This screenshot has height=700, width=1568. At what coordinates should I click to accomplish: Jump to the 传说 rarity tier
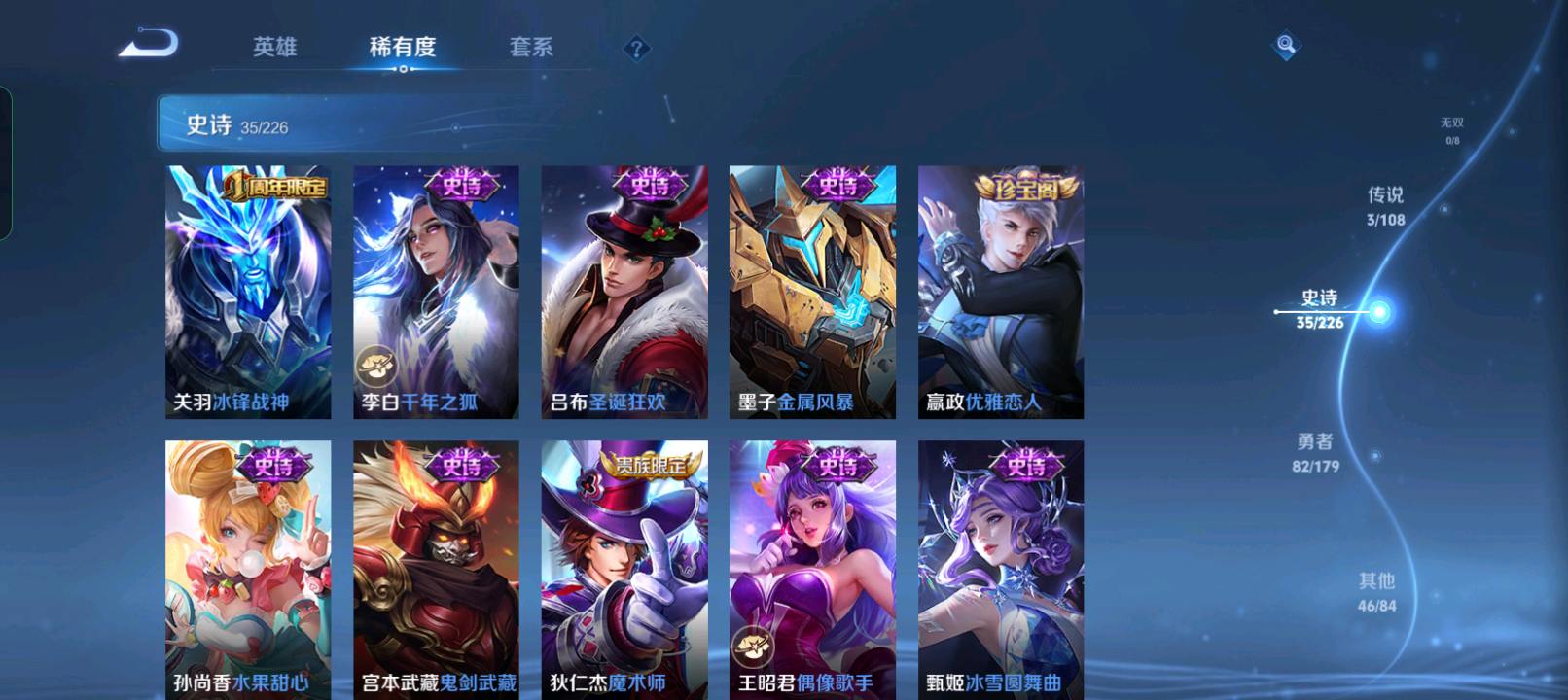coord(1385,205)
